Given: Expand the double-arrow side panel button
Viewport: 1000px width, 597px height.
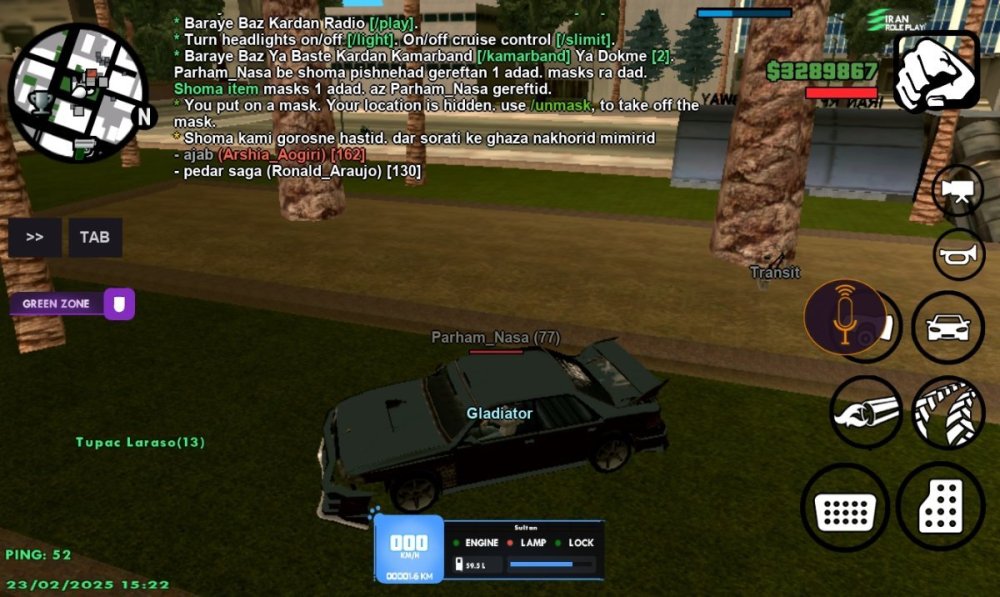Looking at the screenshot, I should point(35,237).
